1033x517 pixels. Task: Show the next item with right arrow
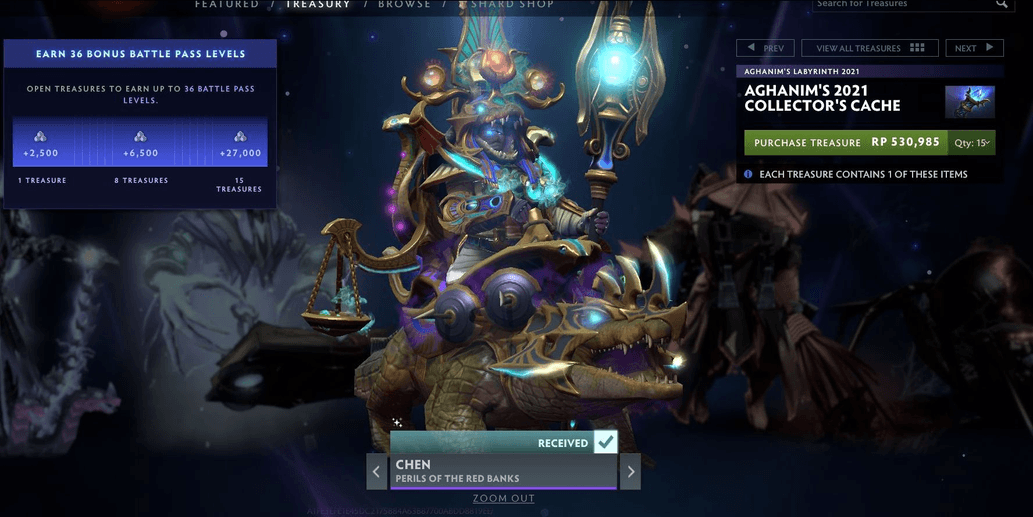pos(630,472)
